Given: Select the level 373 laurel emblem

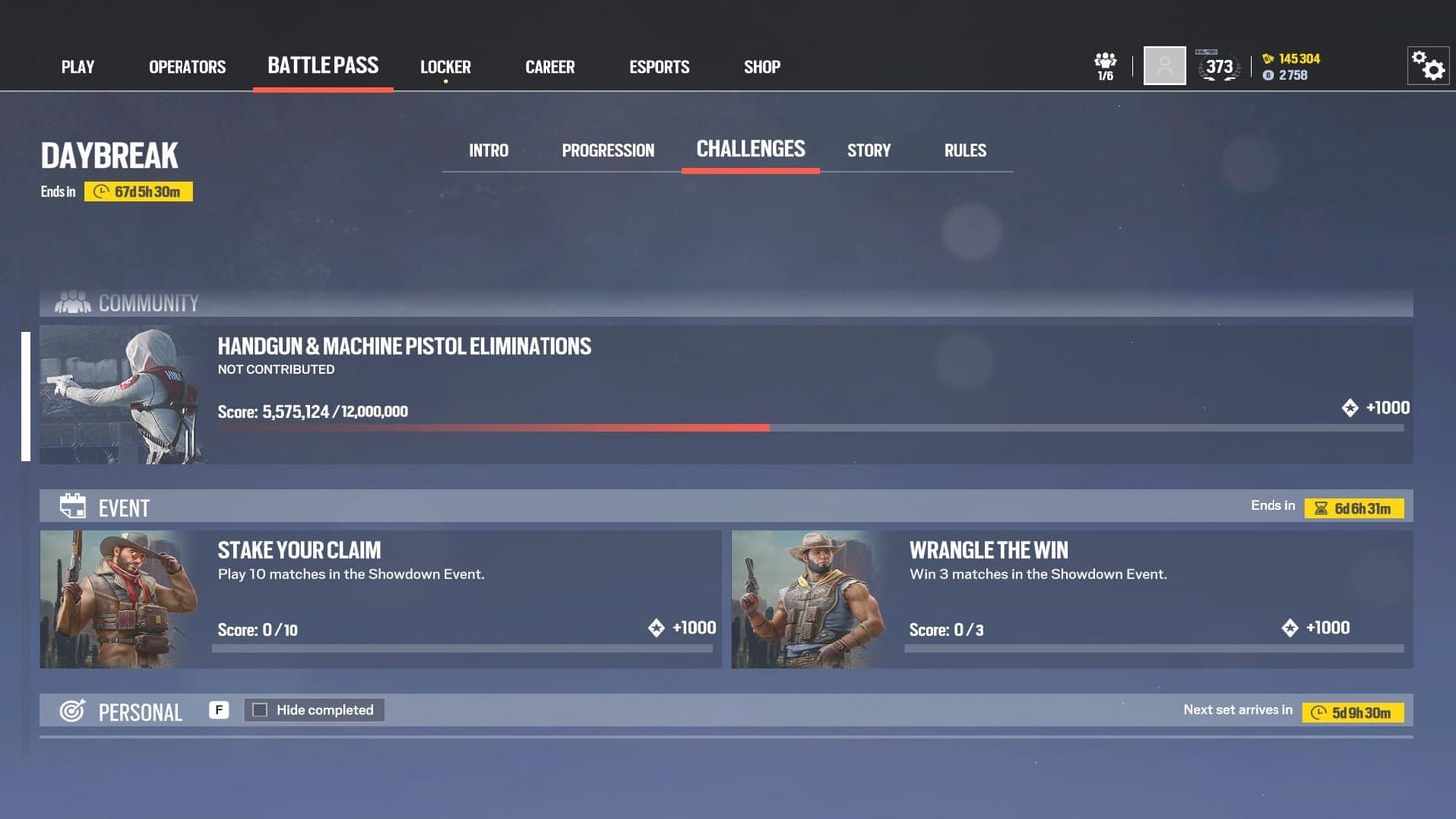Looking at the screenshot, I should [1218, 65].
